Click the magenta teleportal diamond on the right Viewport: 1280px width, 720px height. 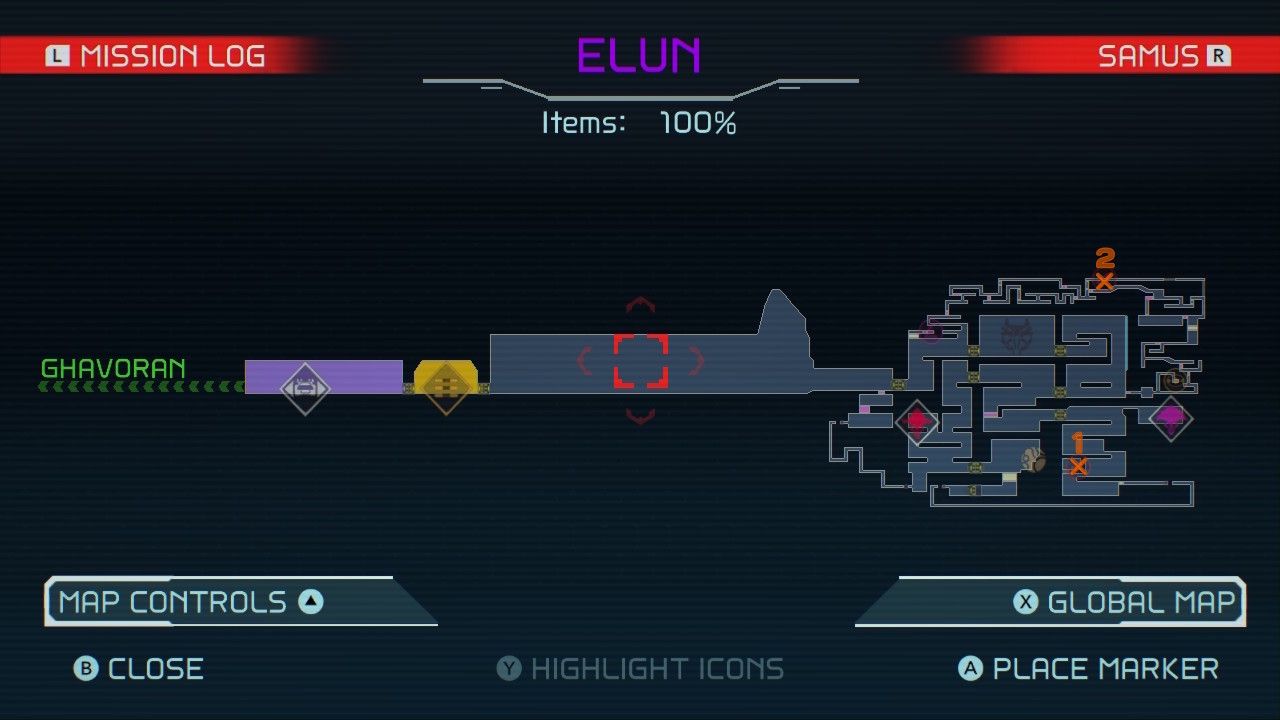tap(1170, 417)
